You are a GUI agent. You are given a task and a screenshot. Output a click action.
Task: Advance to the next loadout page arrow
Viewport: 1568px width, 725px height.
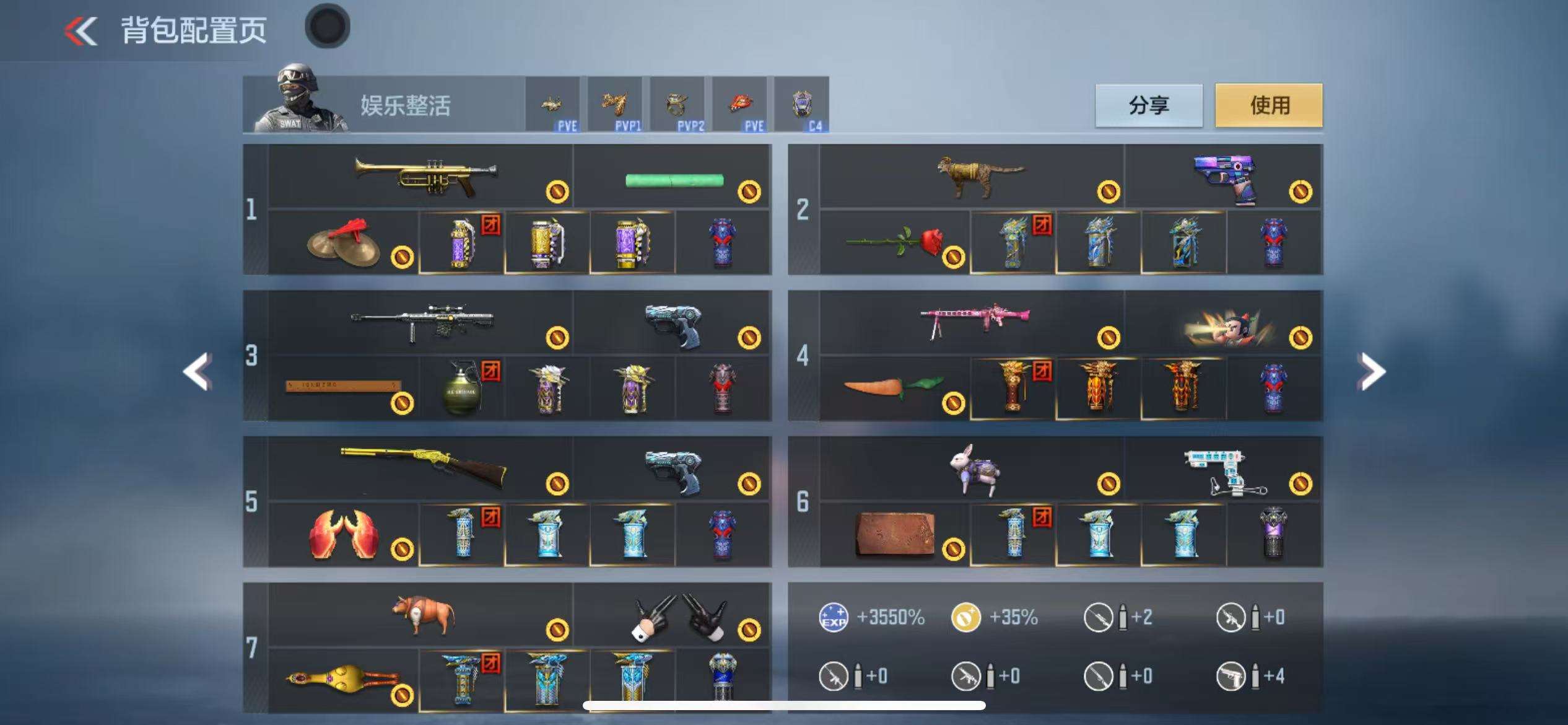coord(1371,371)
